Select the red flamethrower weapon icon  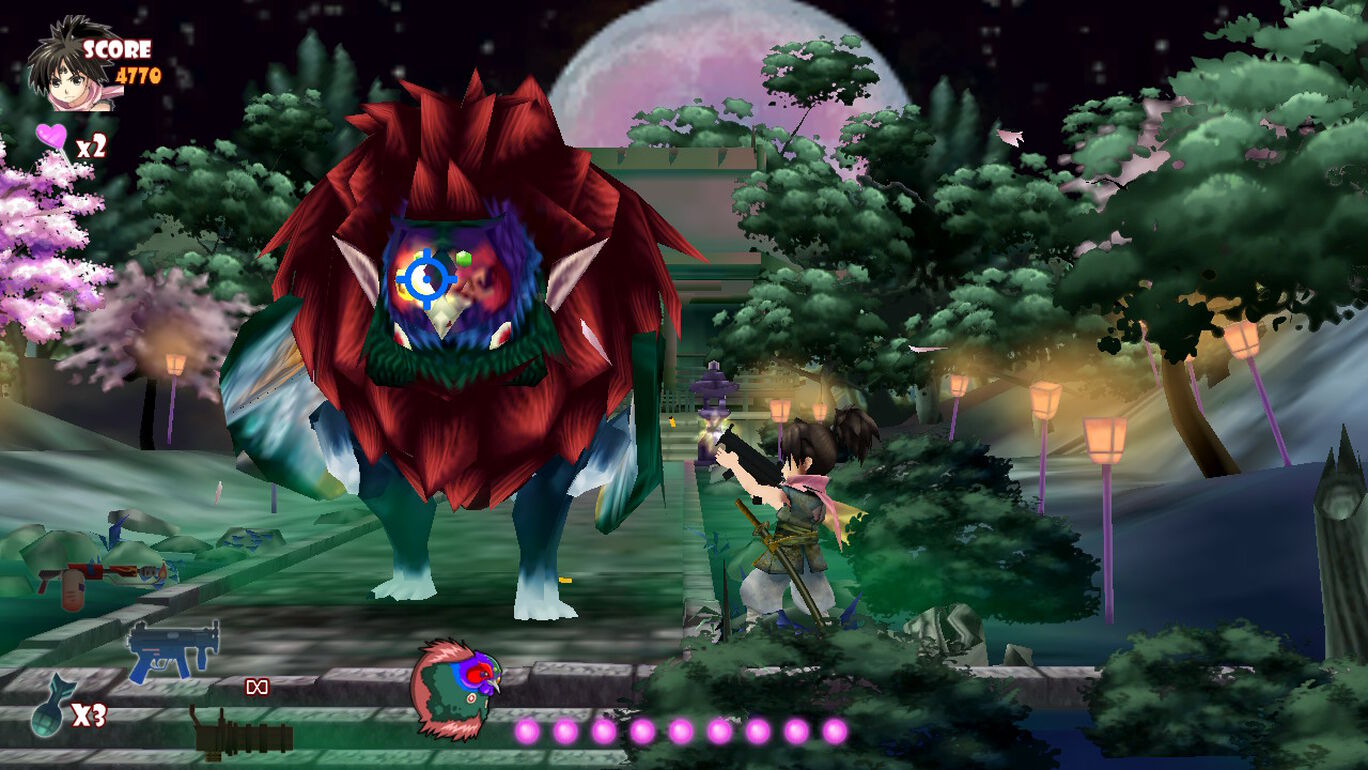100,580
